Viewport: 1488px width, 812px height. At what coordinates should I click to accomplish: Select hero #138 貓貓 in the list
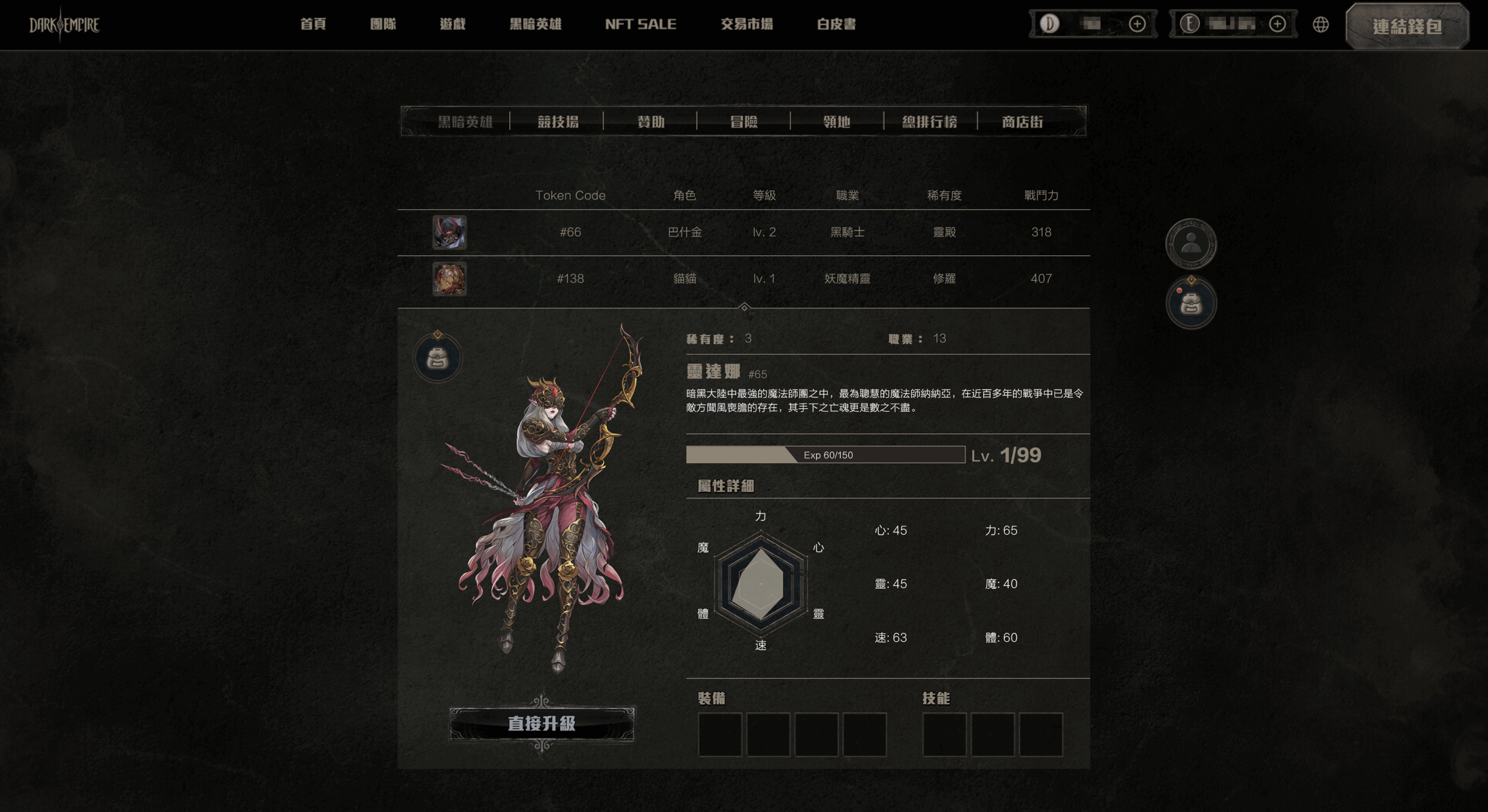click(x=686, y=278)
